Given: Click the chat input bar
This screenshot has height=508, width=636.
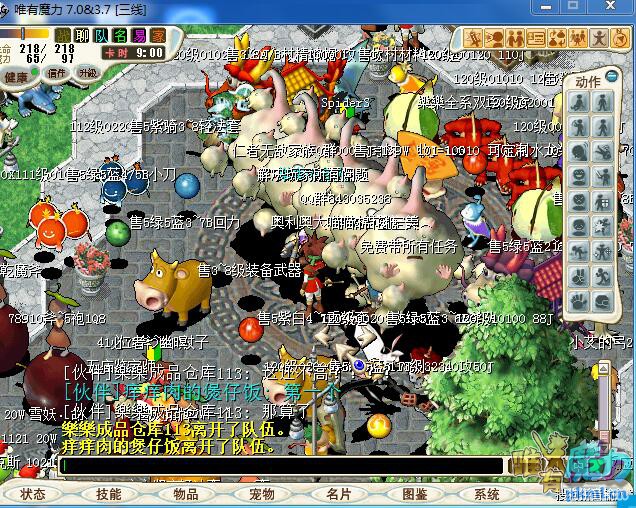Looking at the screenshot, I should pyautogui.click(x=280, y=465).
